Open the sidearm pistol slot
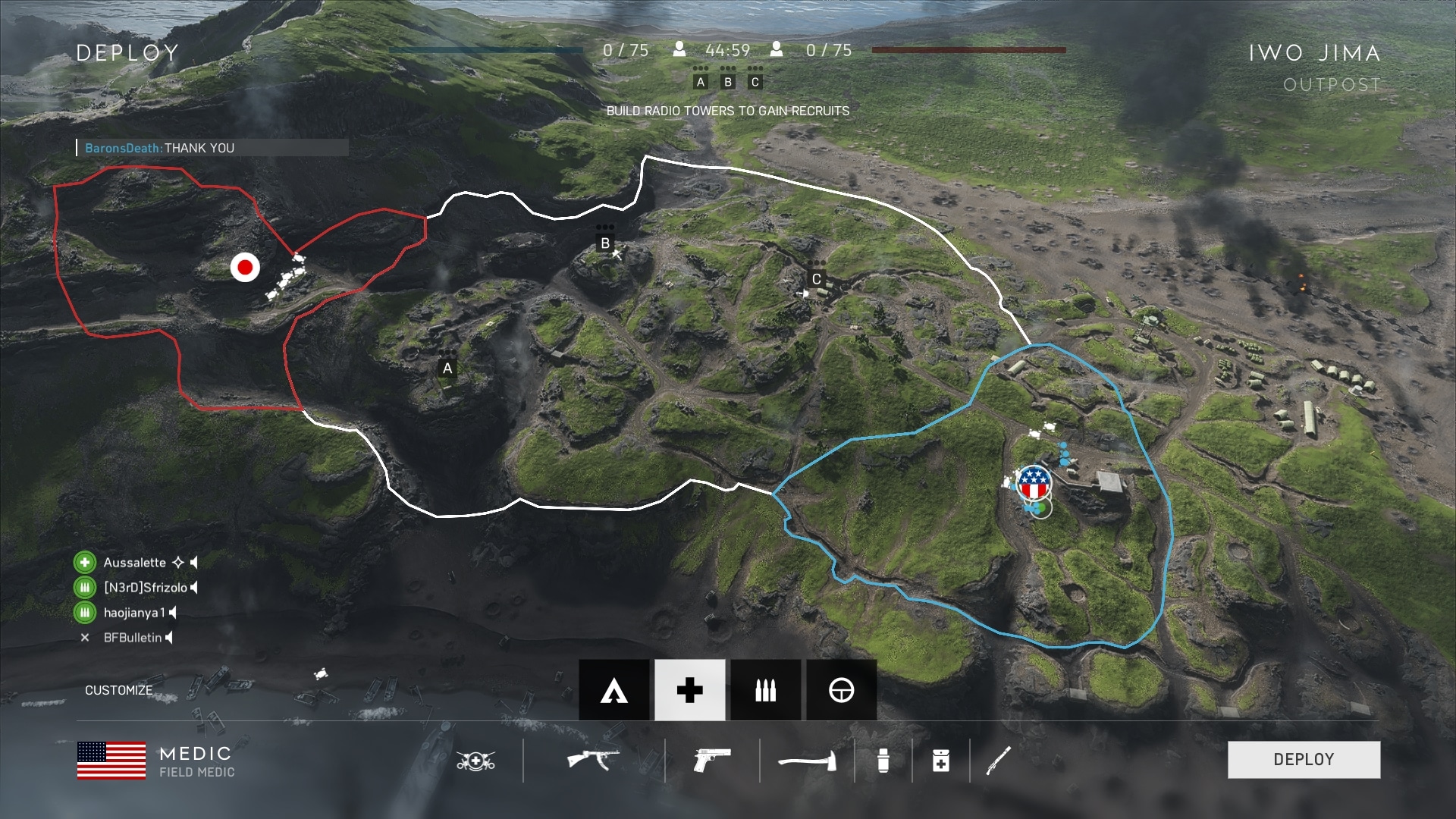1456x819 pixels. coord(712,759)
